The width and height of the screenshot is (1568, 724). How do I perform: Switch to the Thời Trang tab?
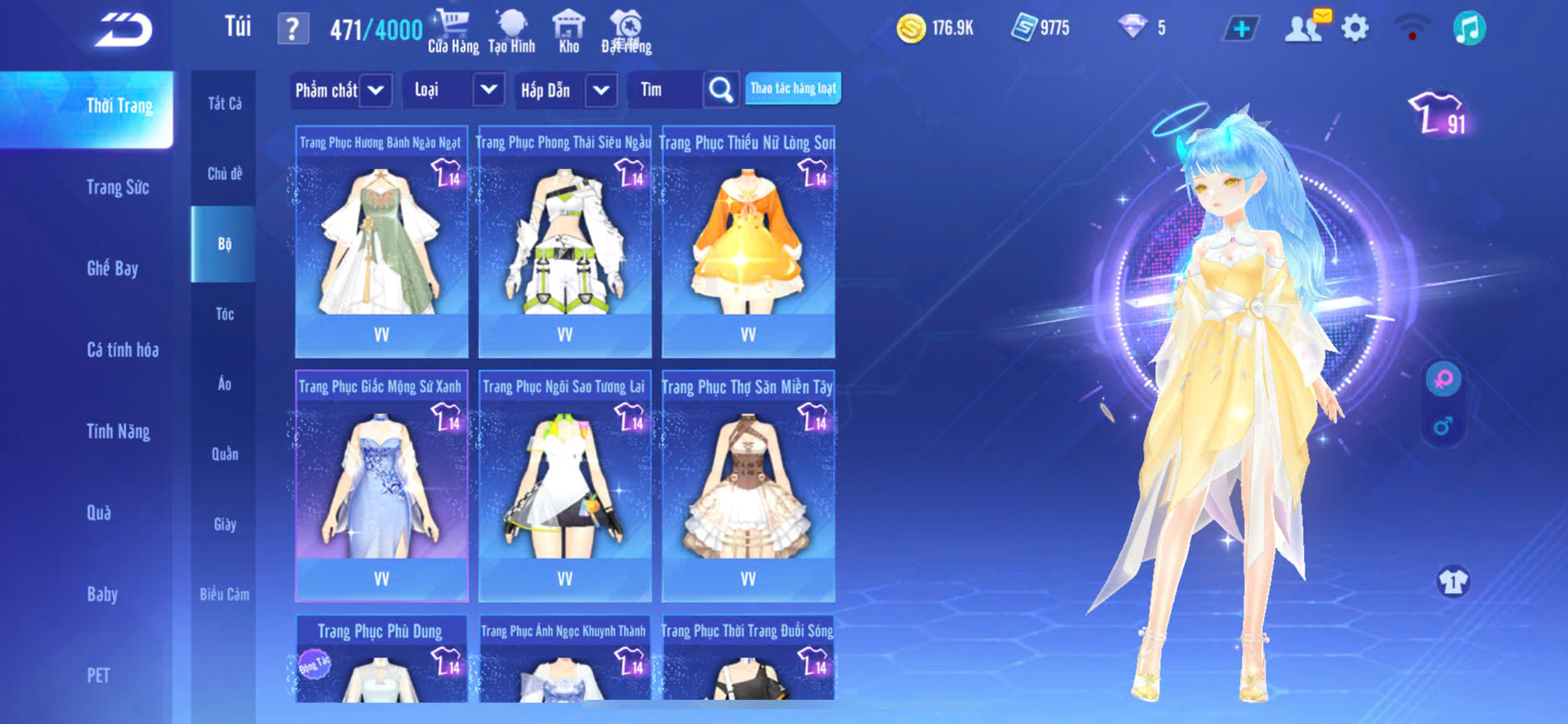point(119,106)
